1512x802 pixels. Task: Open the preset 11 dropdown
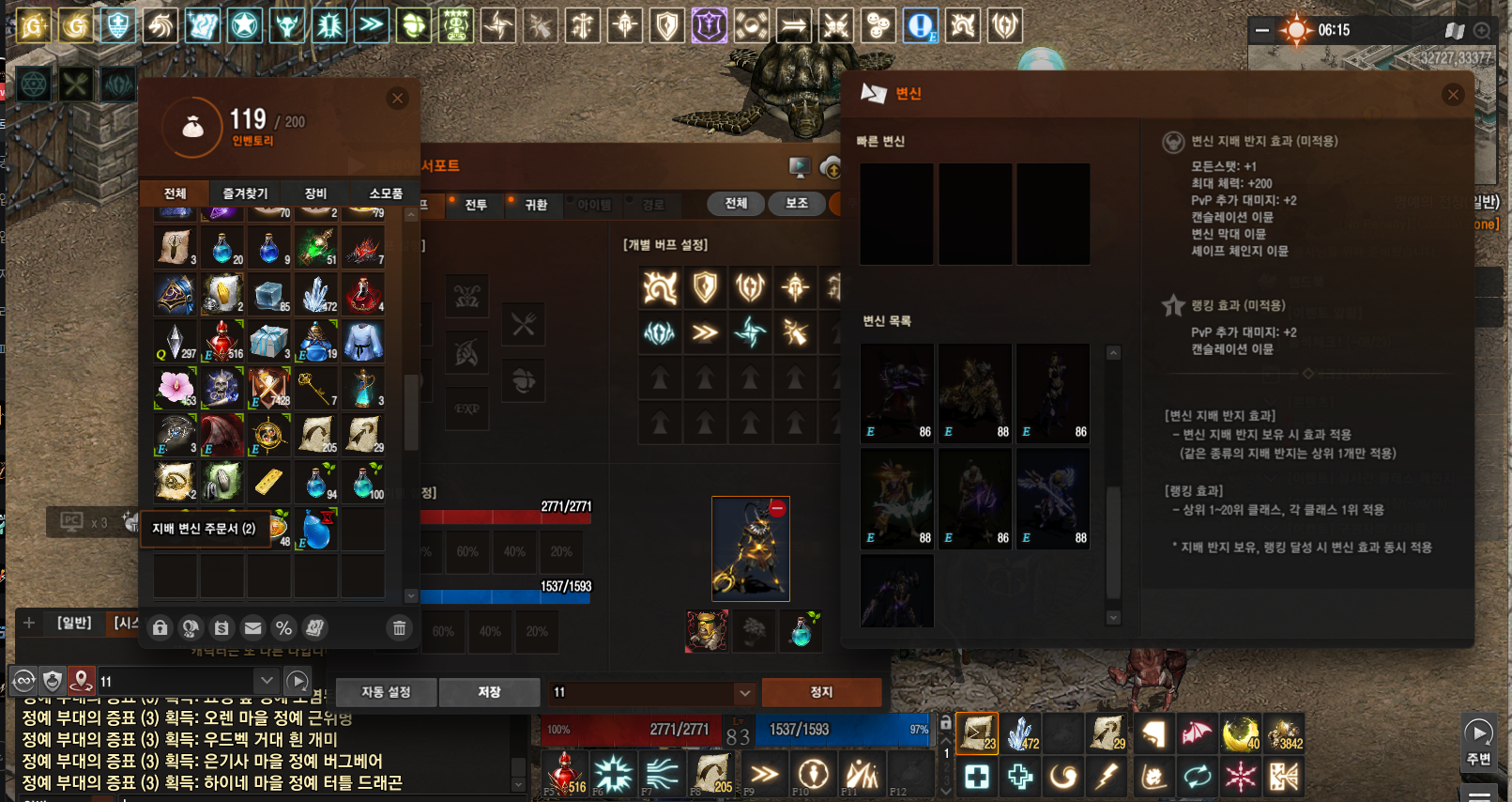744,693
